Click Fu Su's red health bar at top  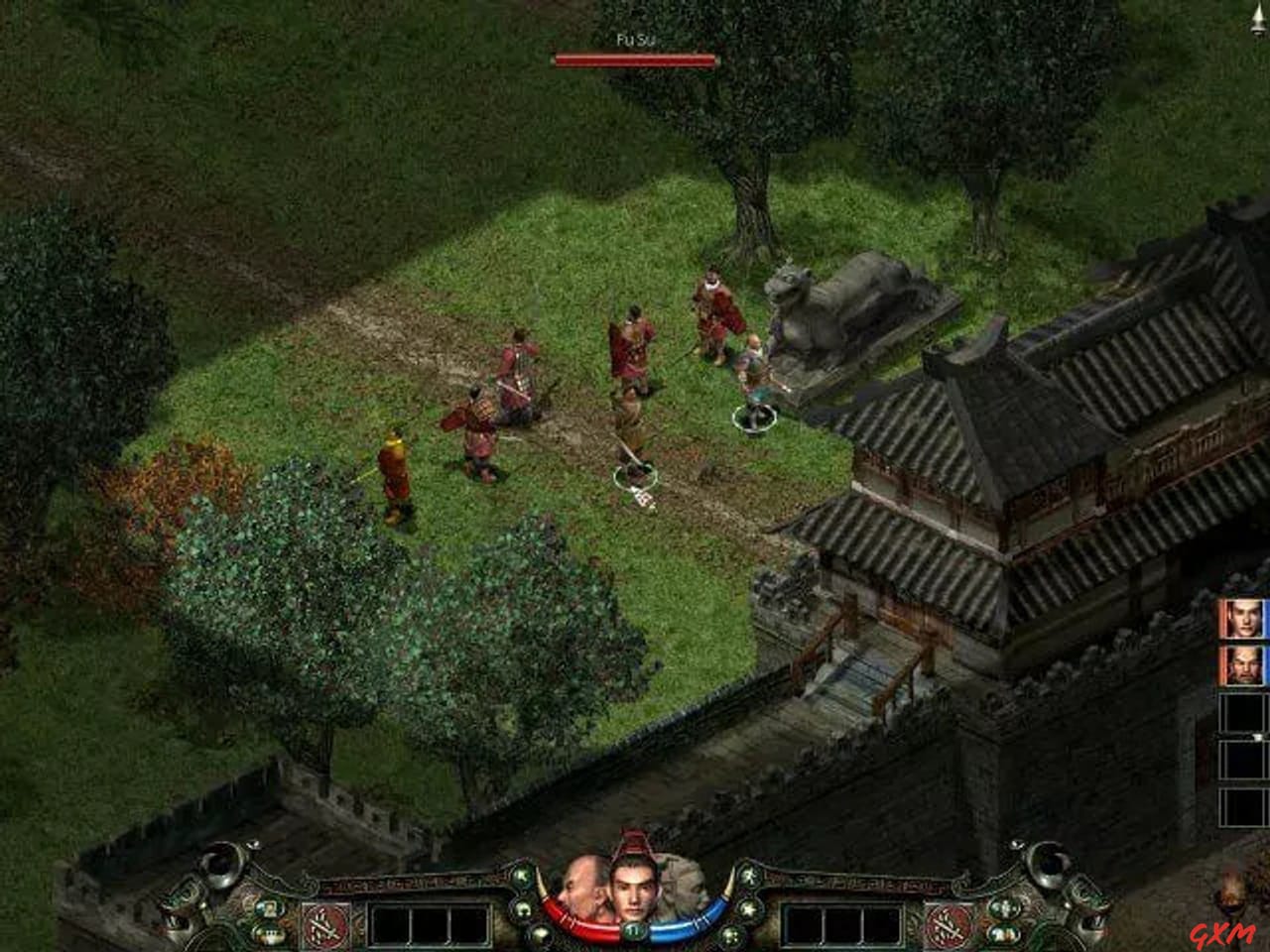[633, 59]
